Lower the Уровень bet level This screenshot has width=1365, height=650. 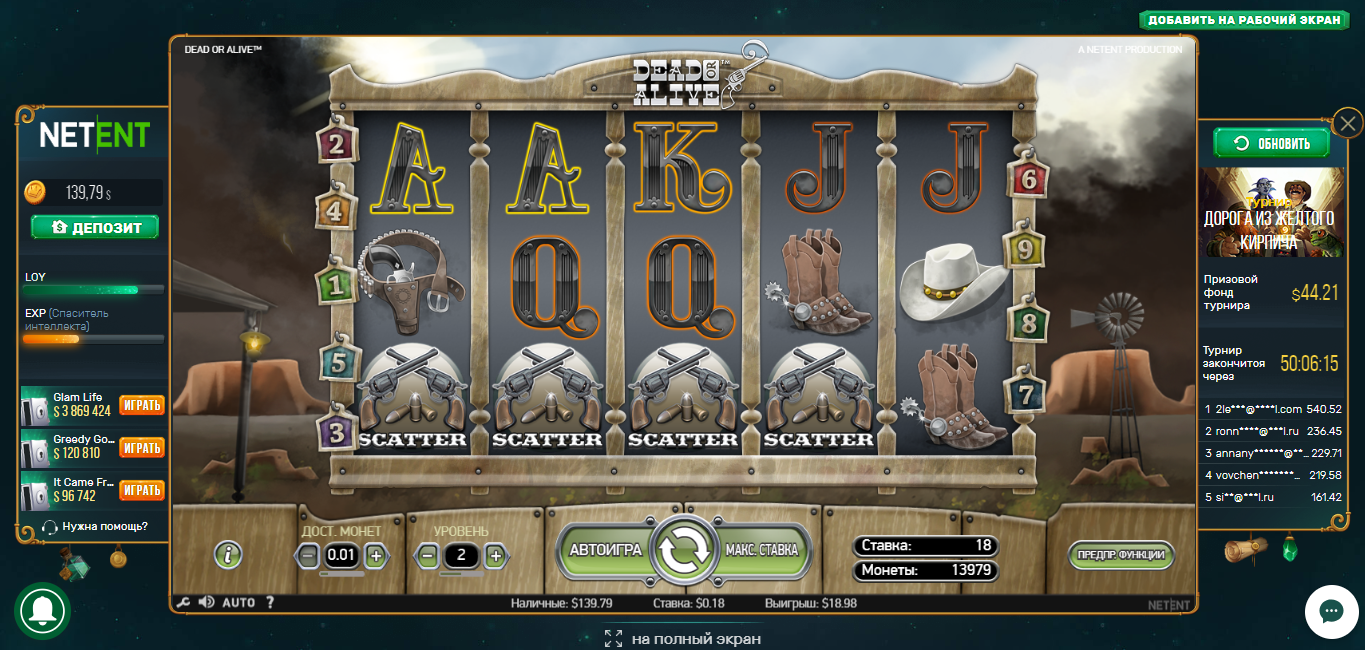click(x=427, y=555)
